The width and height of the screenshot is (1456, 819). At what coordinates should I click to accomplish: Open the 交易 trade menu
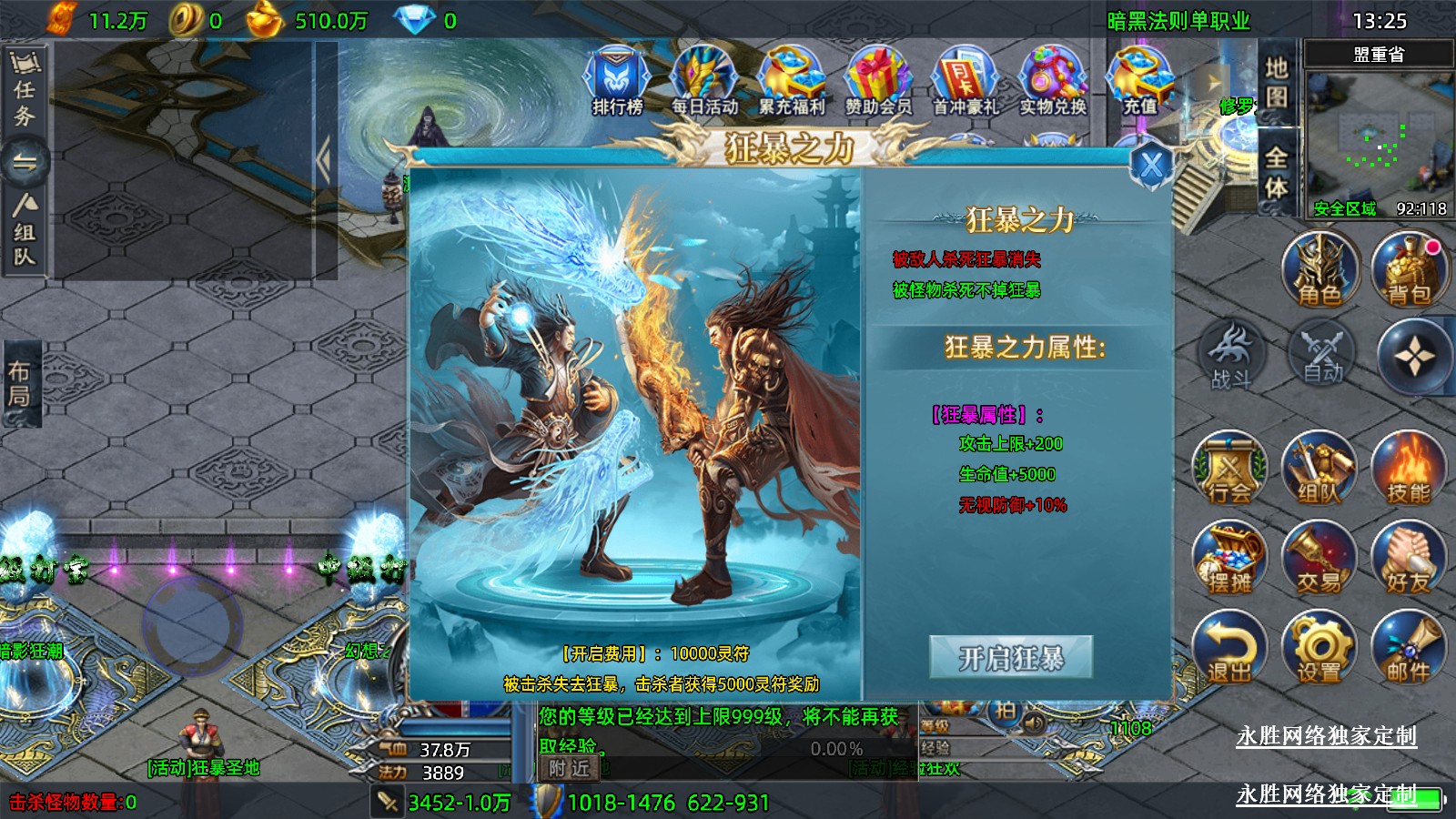[1319, 559]
